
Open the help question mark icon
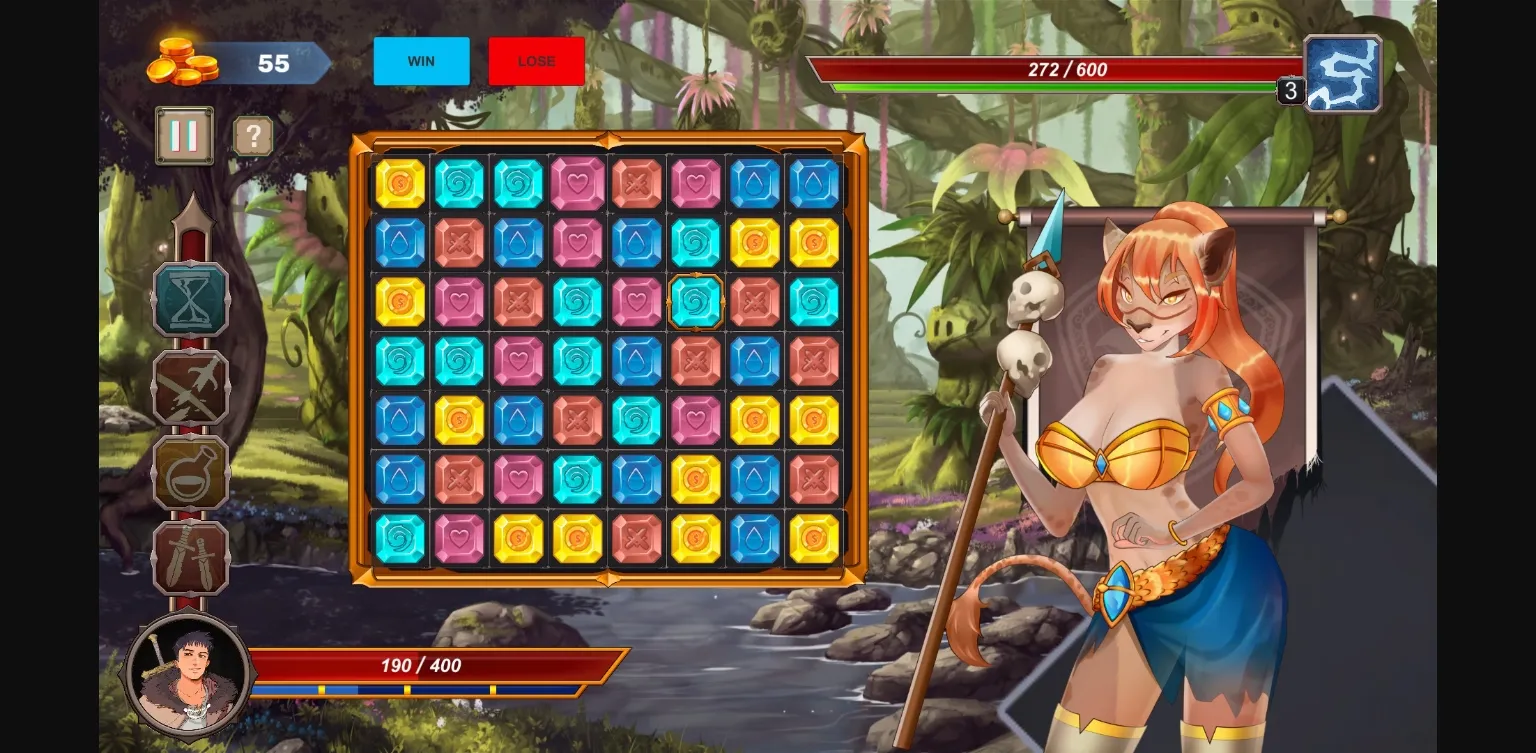tap(252, 136)
